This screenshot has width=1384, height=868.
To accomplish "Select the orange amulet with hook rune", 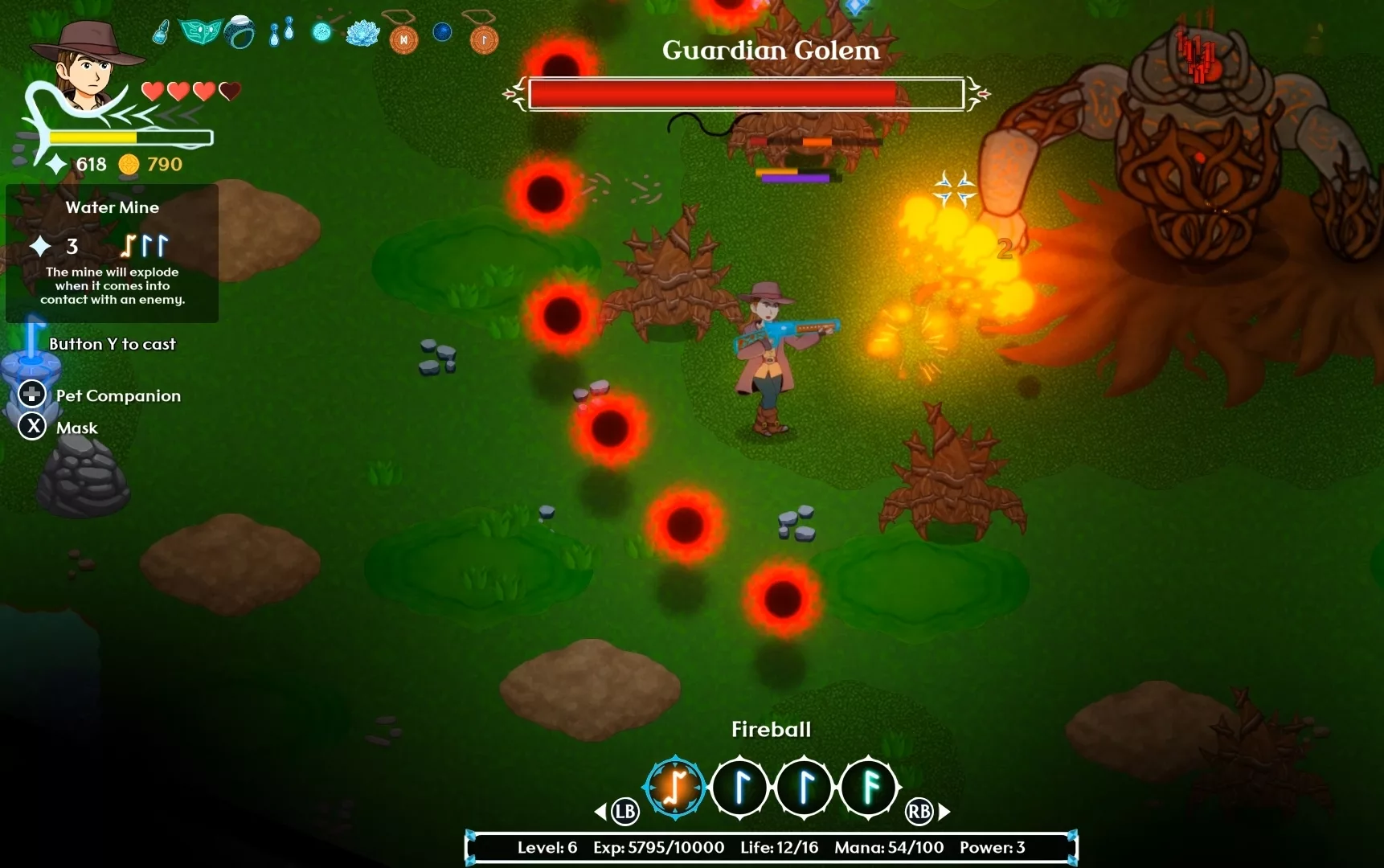I will coord(484,37).
